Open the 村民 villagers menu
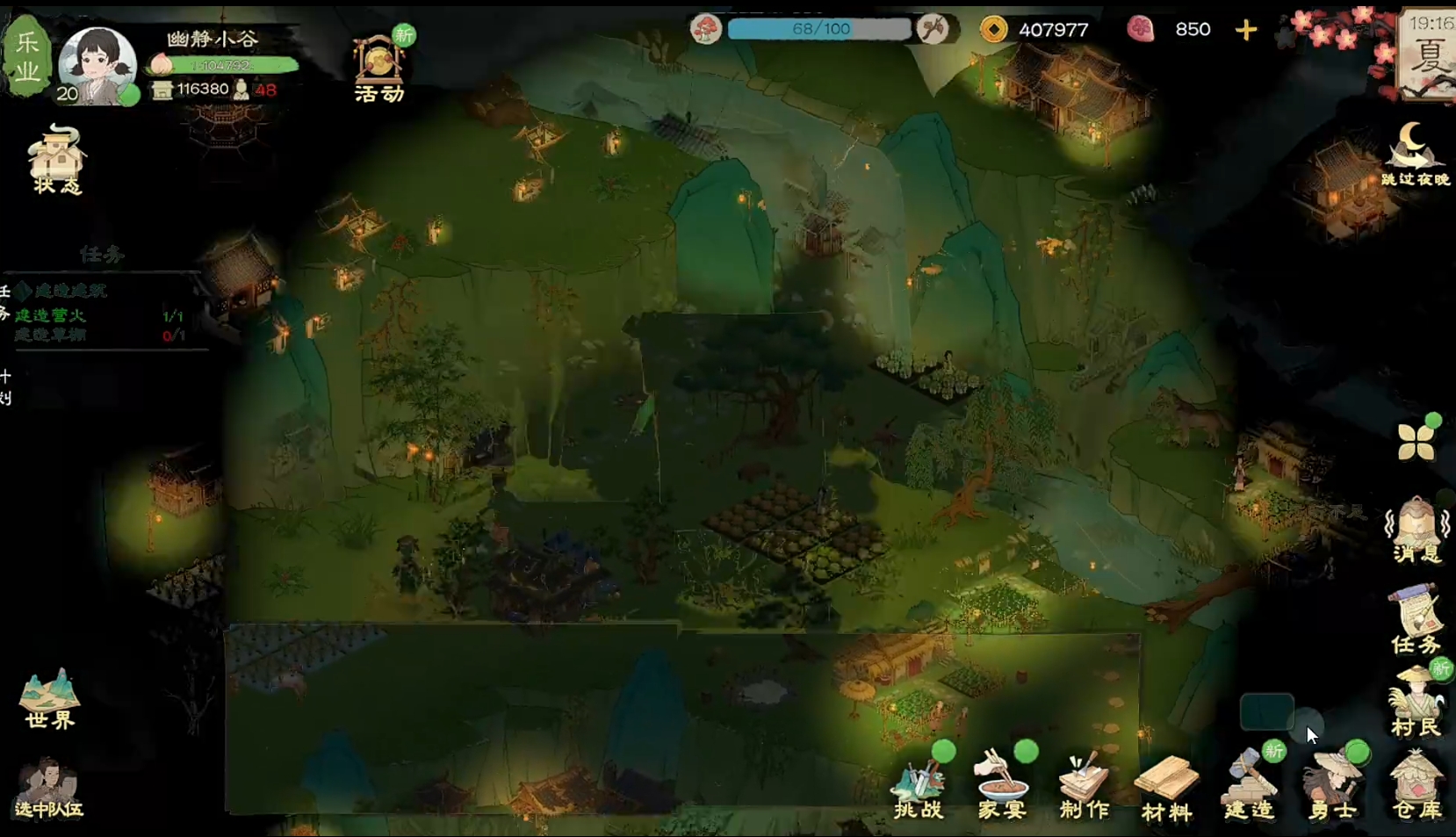Image resolution: width=1456 pixels, height=837 pixels. 1416,703
